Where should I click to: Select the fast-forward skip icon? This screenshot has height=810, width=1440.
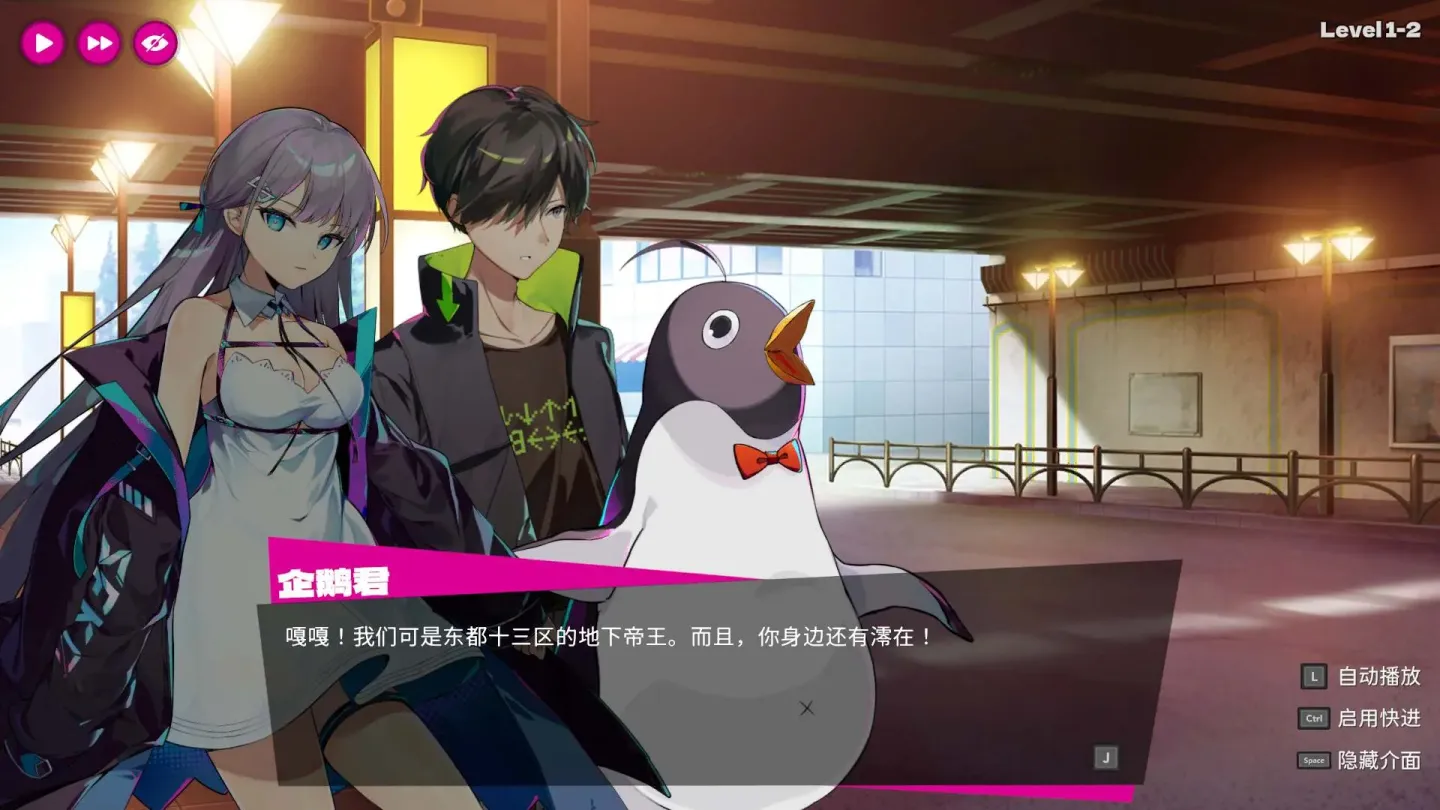pyautogui.click(x=97, y=43)
